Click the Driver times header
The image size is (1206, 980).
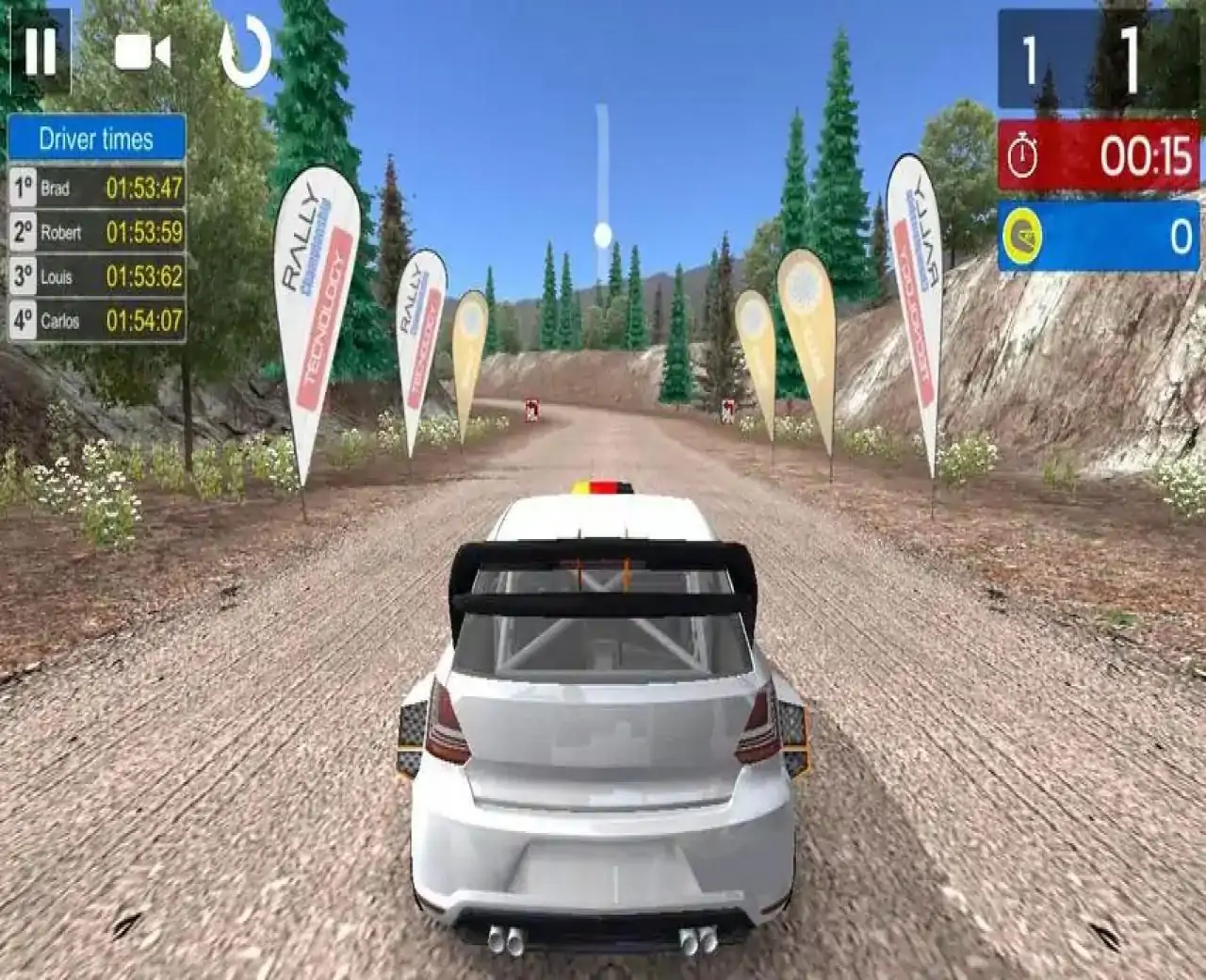coord(96,139)
